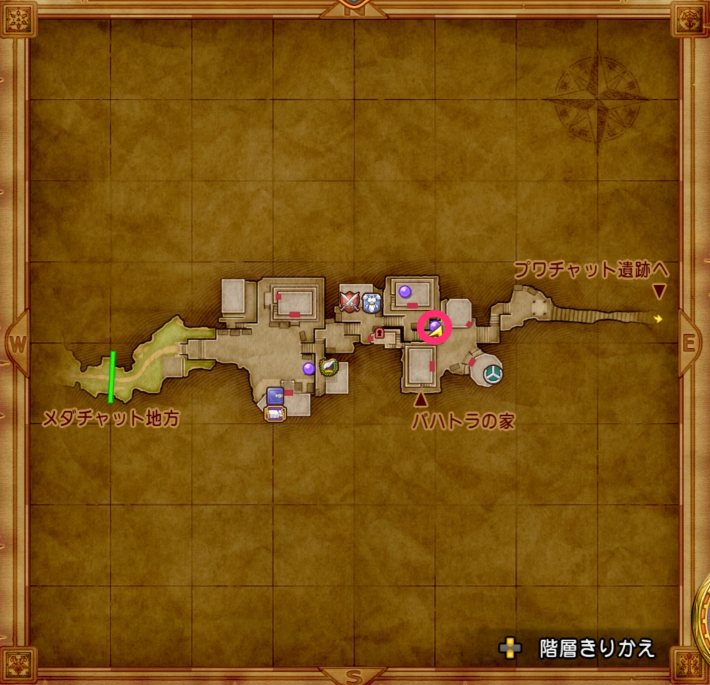Select the プワチャット遺跡へ exit label
Screen dimensions: 710x685
pos(590,270)
